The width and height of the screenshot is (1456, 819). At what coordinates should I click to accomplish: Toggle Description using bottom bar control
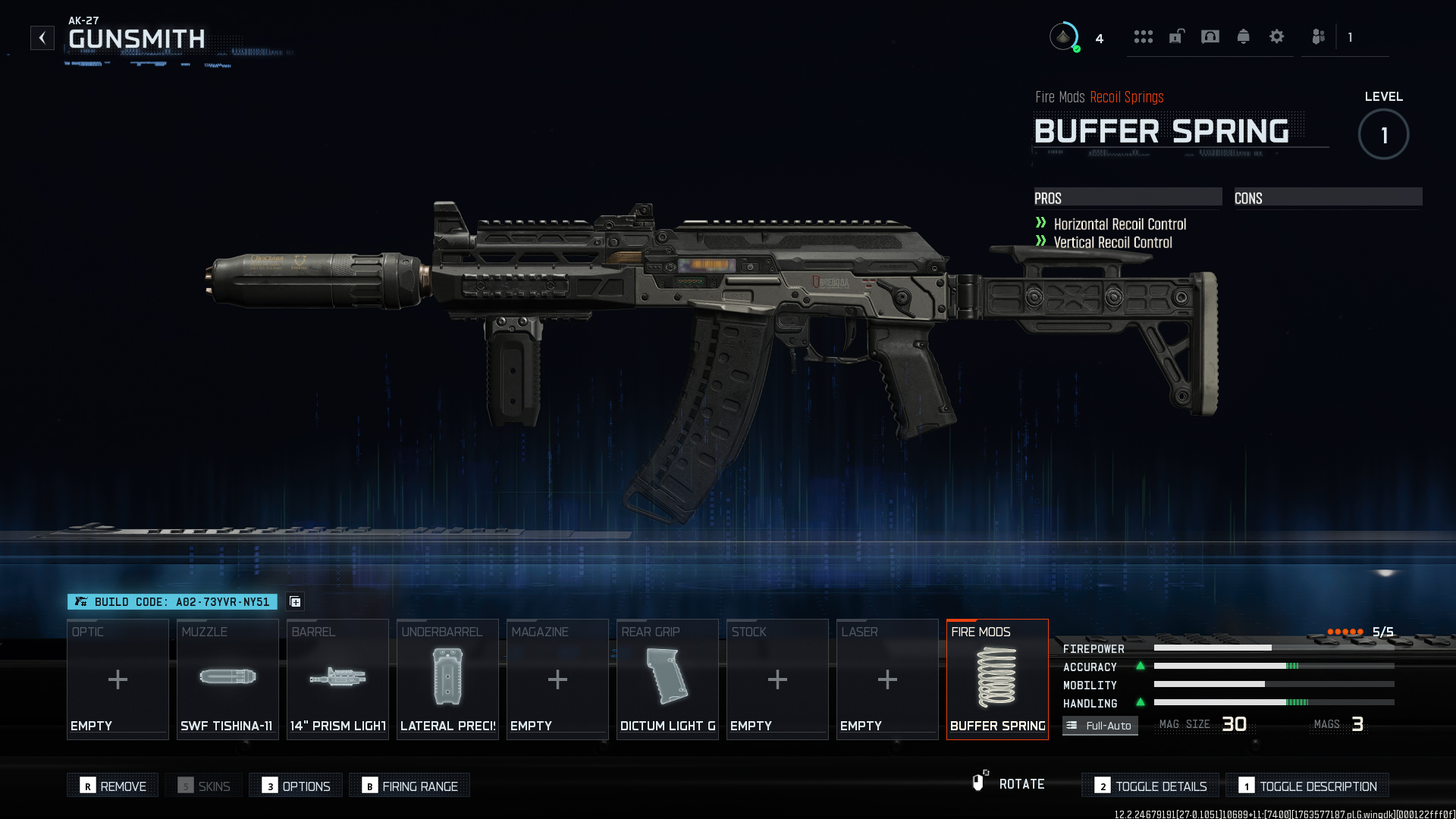tap(1307, 786)
